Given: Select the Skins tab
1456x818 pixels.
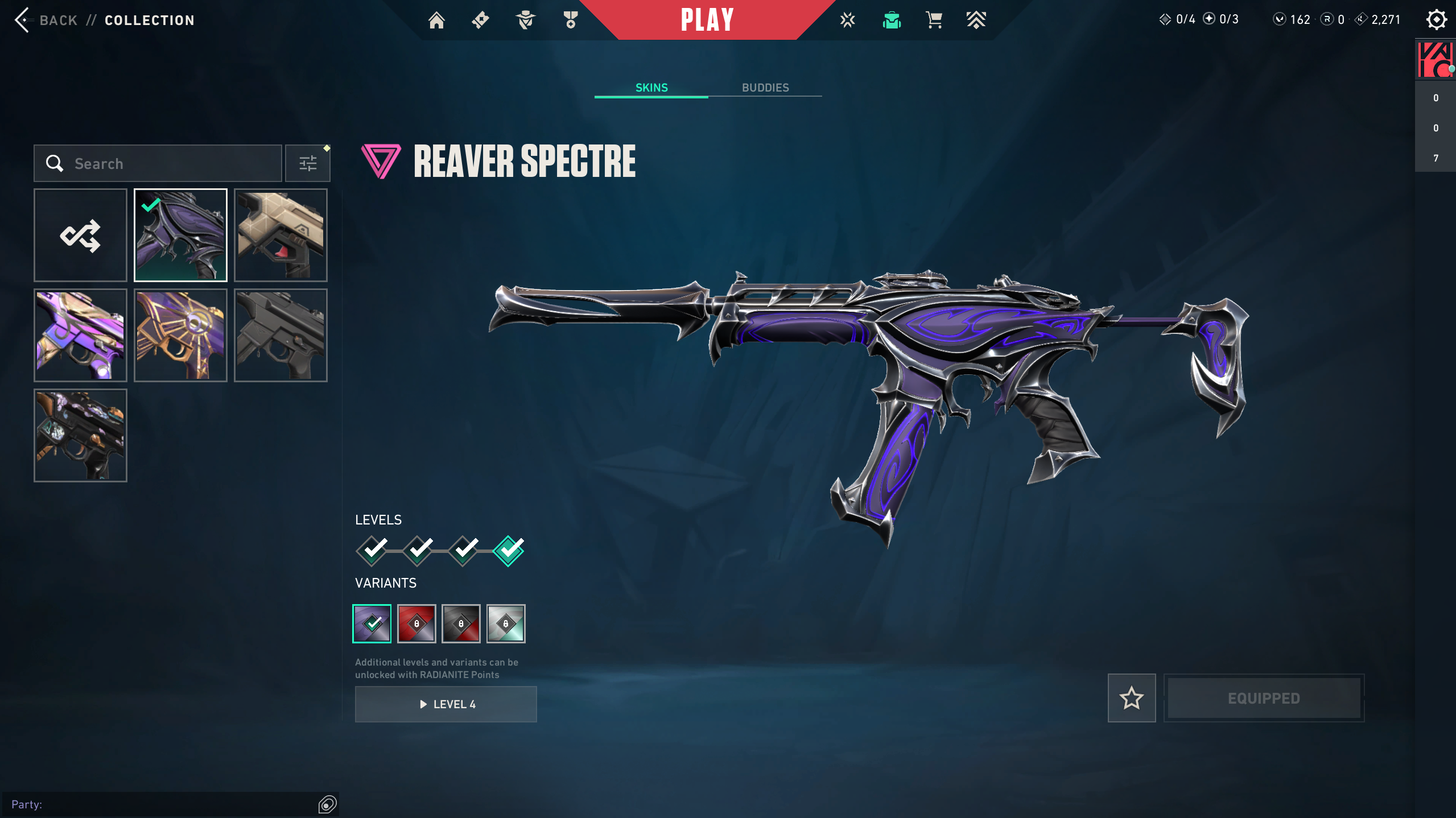Looking at the screenshot, I should click(x=651, y=88).
